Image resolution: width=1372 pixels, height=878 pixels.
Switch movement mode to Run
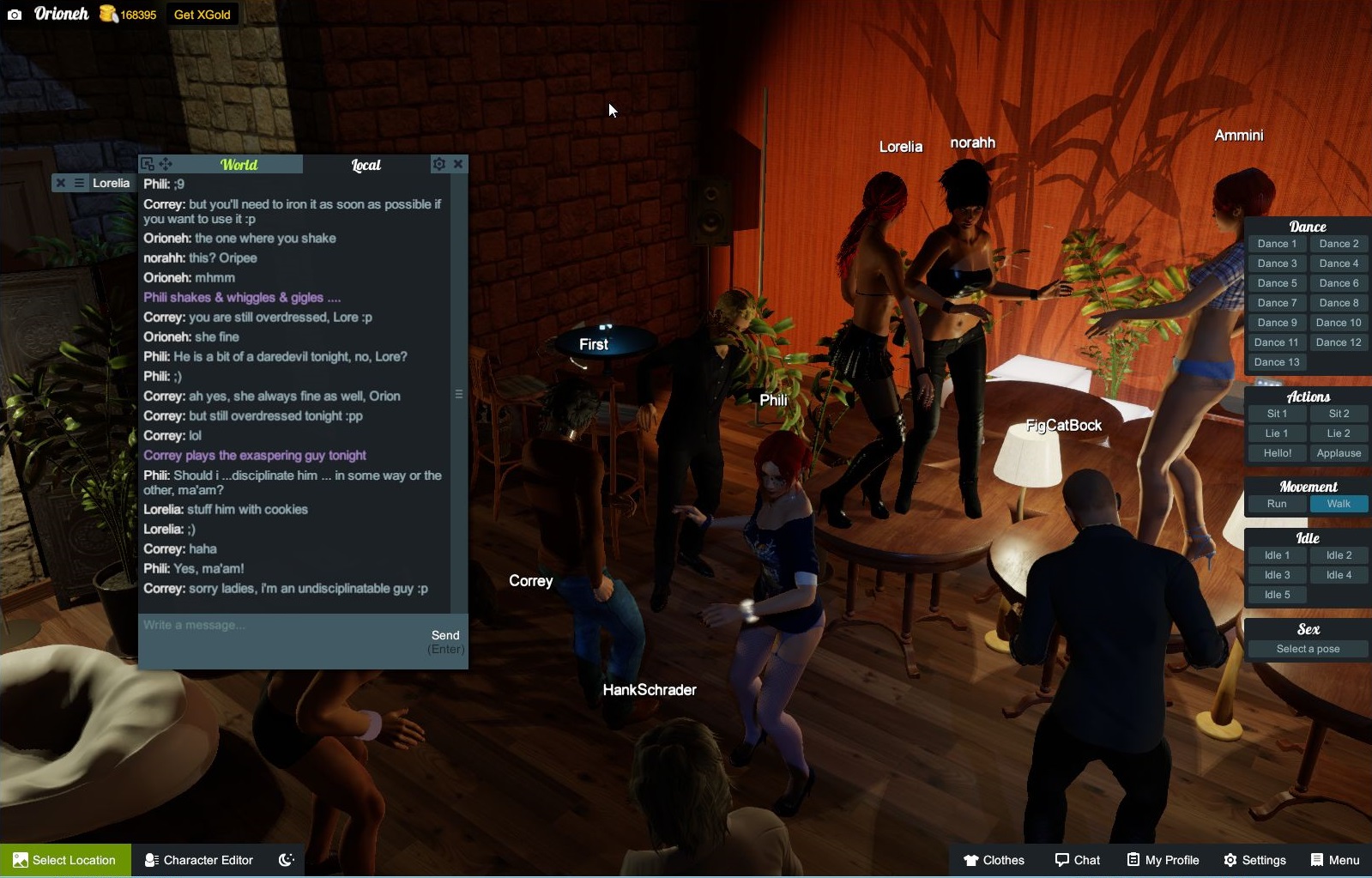click(1276, 504)
